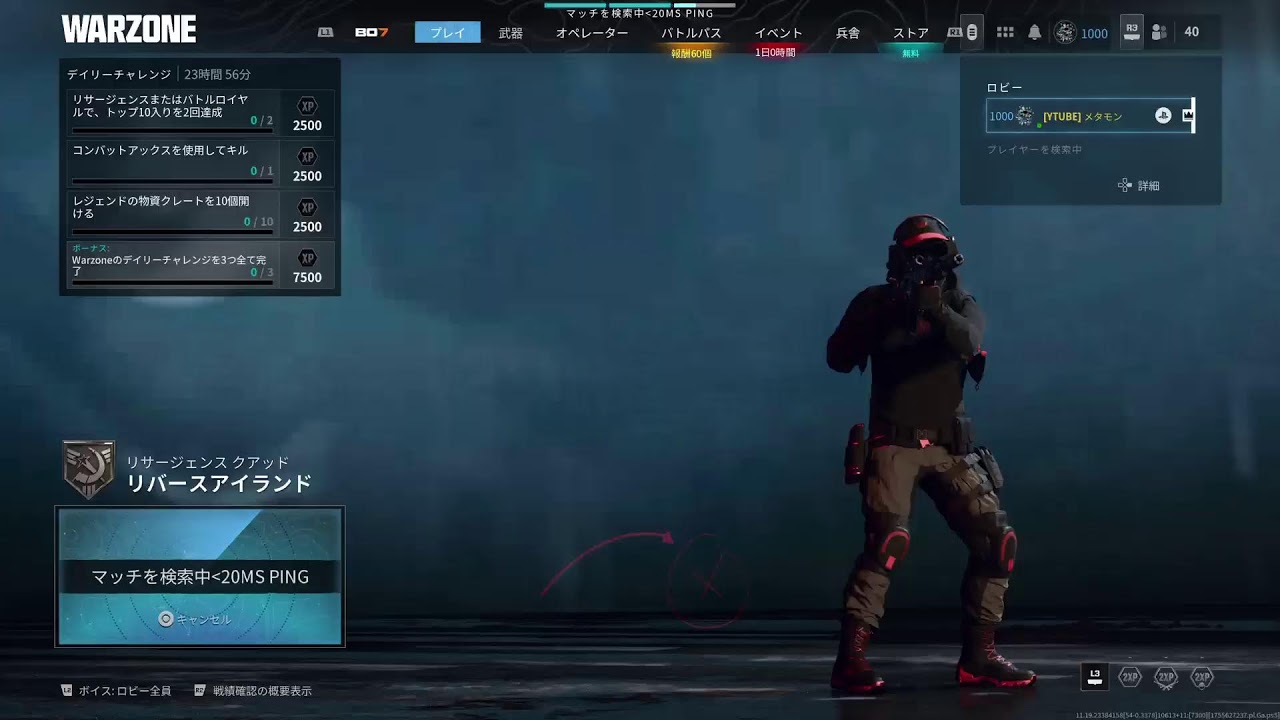This screenshot has width=1280, height=720.
Task: Click the WARZONE logo
Action: coord(129,30)
